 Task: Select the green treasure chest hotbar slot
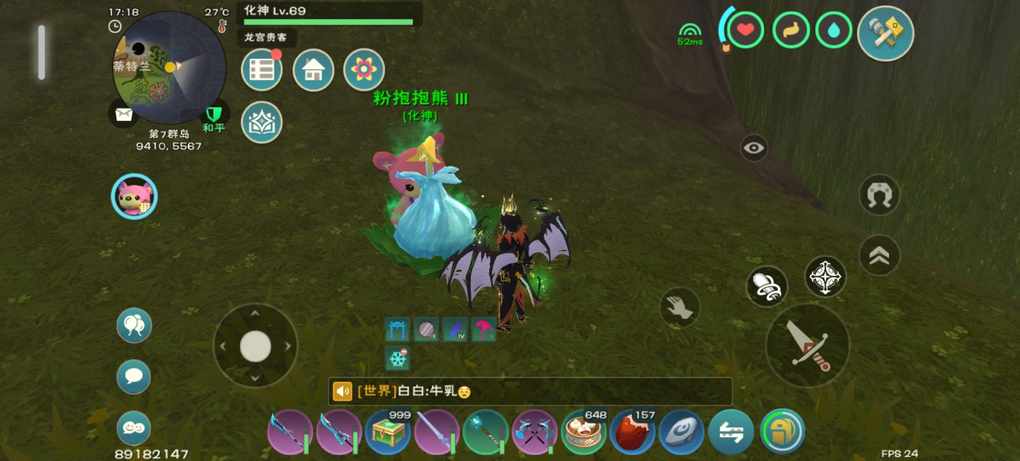coord(388,433)
